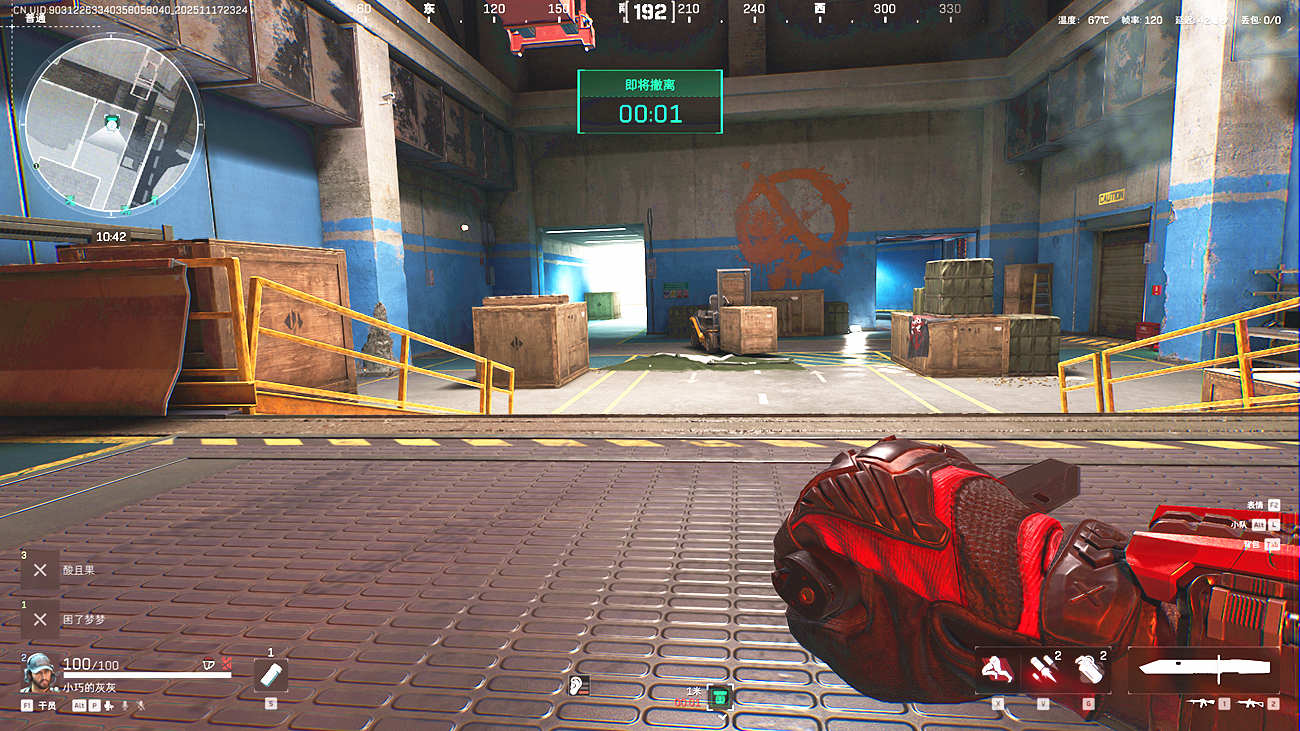Image resolution: width=1300 pixels, height=731 pixels.
Task: Select the combat knife weapon slot
Action: tap(1203, 670)
